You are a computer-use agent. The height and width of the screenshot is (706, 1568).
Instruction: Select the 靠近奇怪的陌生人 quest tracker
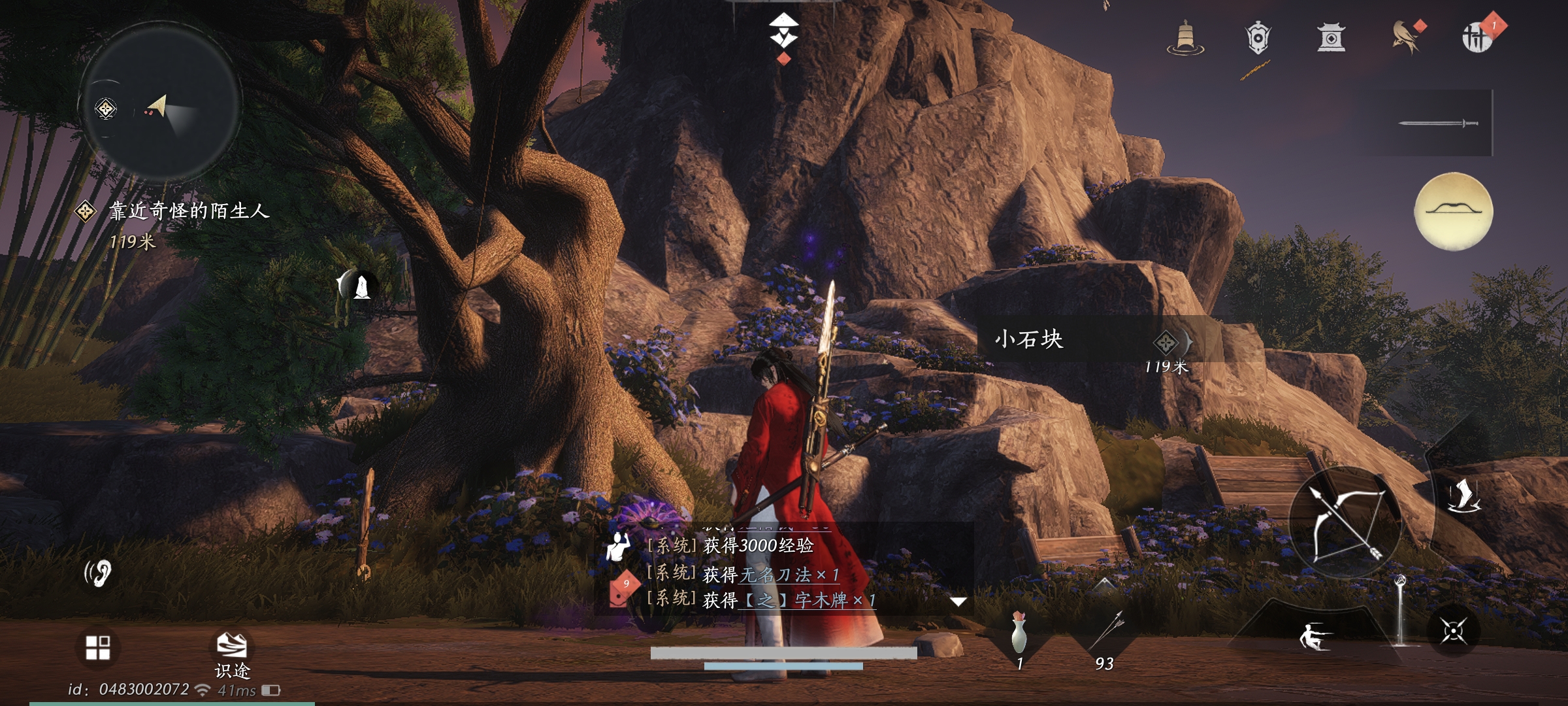(188, 212)
